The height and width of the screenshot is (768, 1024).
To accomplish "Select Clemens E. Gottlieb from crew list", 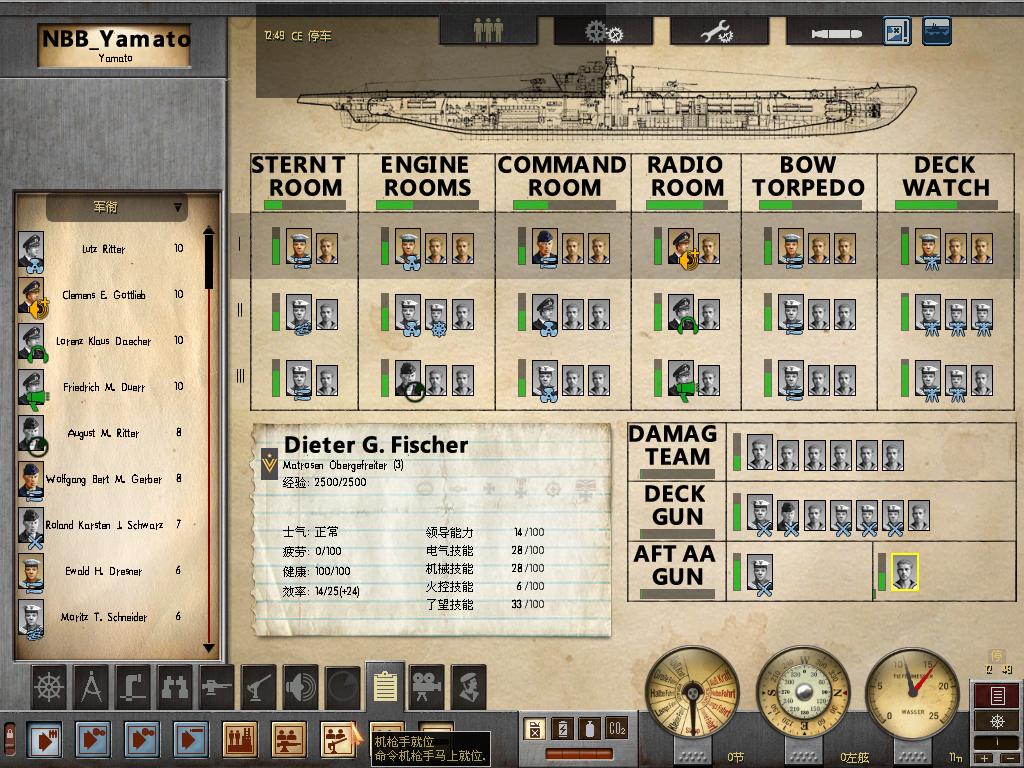I will click(104, 295).
